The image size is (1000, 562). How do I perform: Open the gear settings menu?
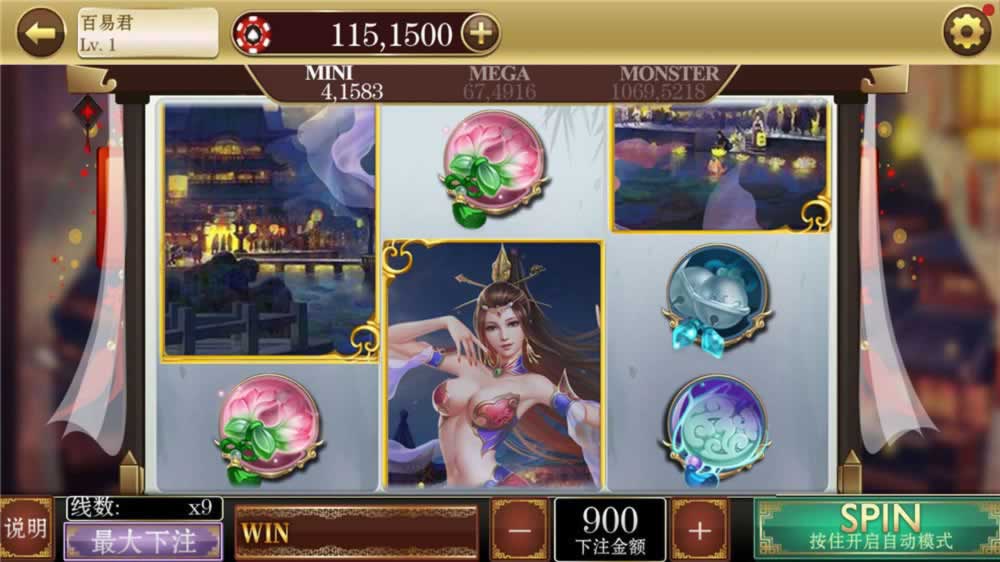(967, 33)
